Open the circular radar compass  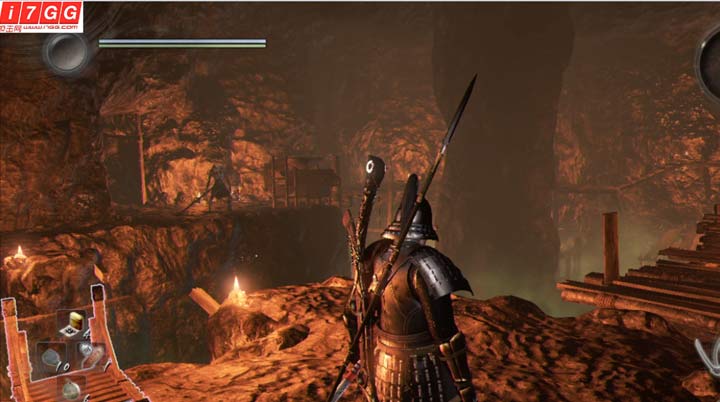click(x=709, y=58)
